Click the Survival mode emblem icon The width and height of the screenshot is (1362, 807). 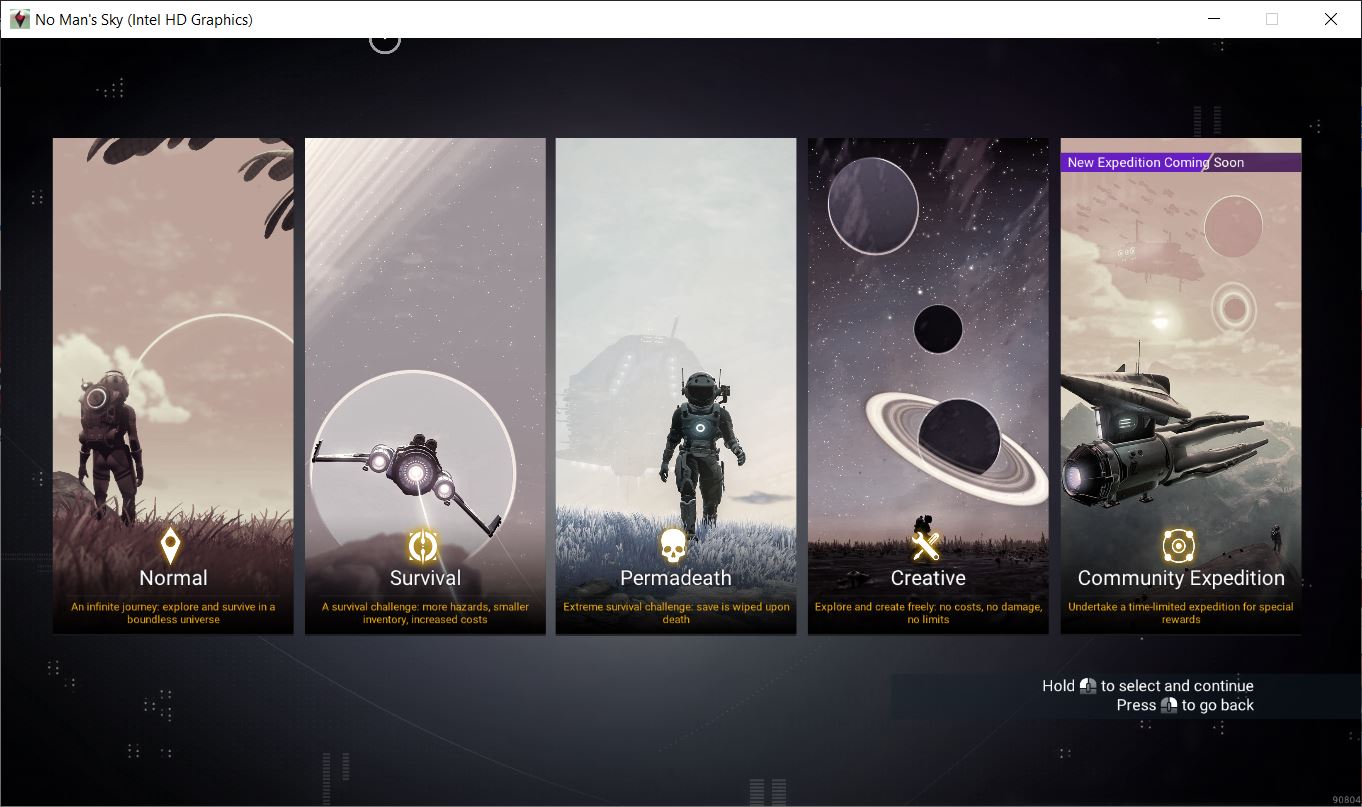pyautogui.click(x=424, y=546)
